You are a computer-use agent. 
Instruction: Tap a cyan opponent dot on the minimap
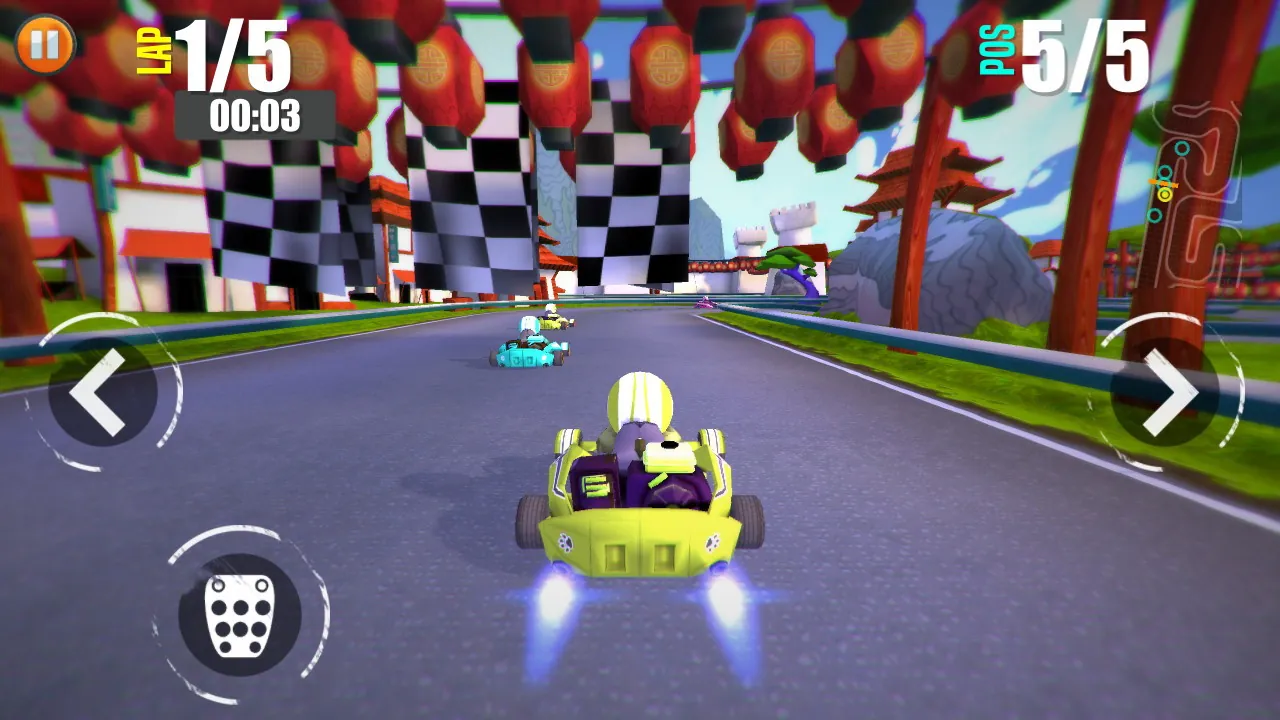1182,148
